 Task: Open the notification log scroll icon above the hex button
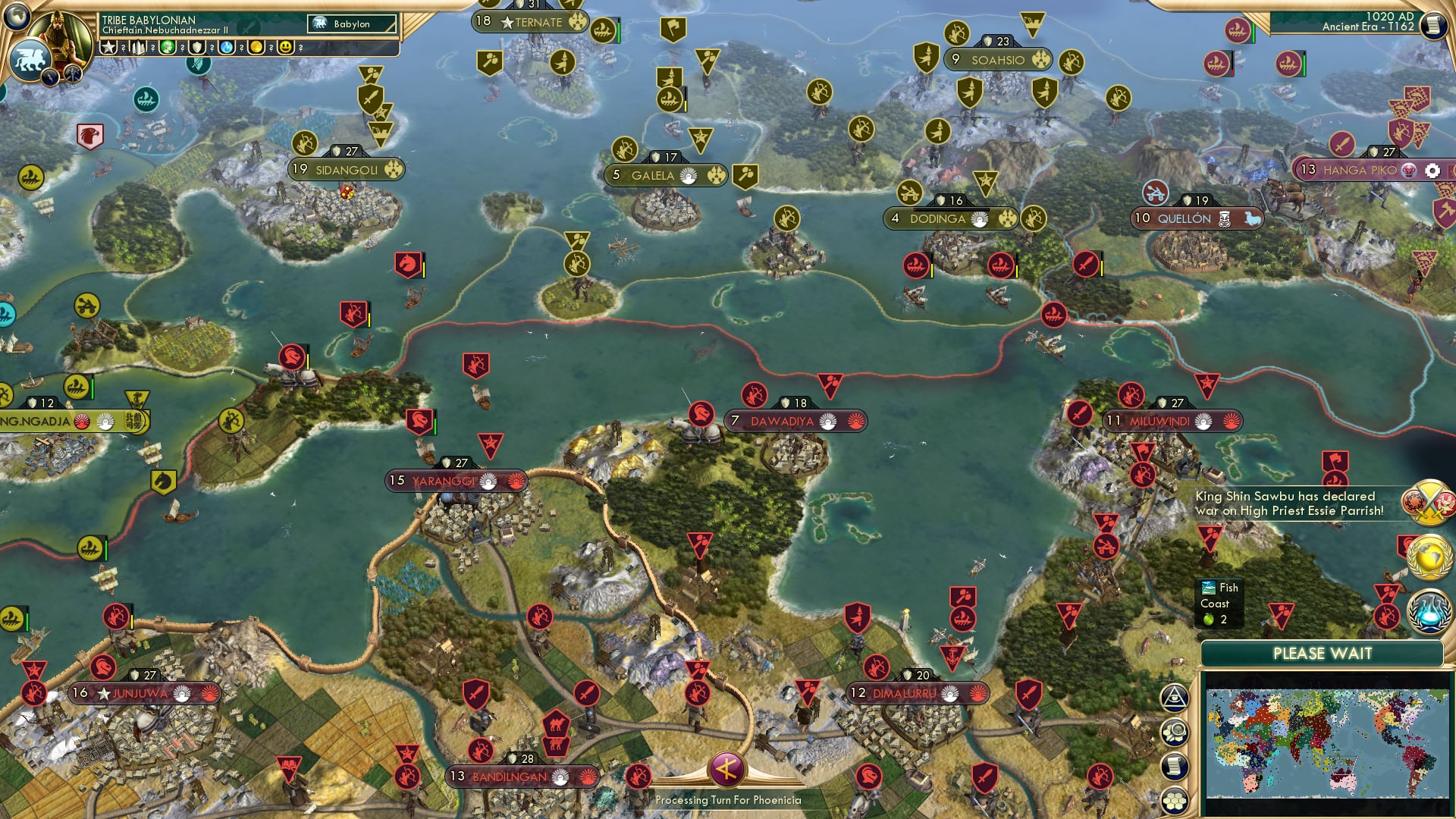(1175, 766)
